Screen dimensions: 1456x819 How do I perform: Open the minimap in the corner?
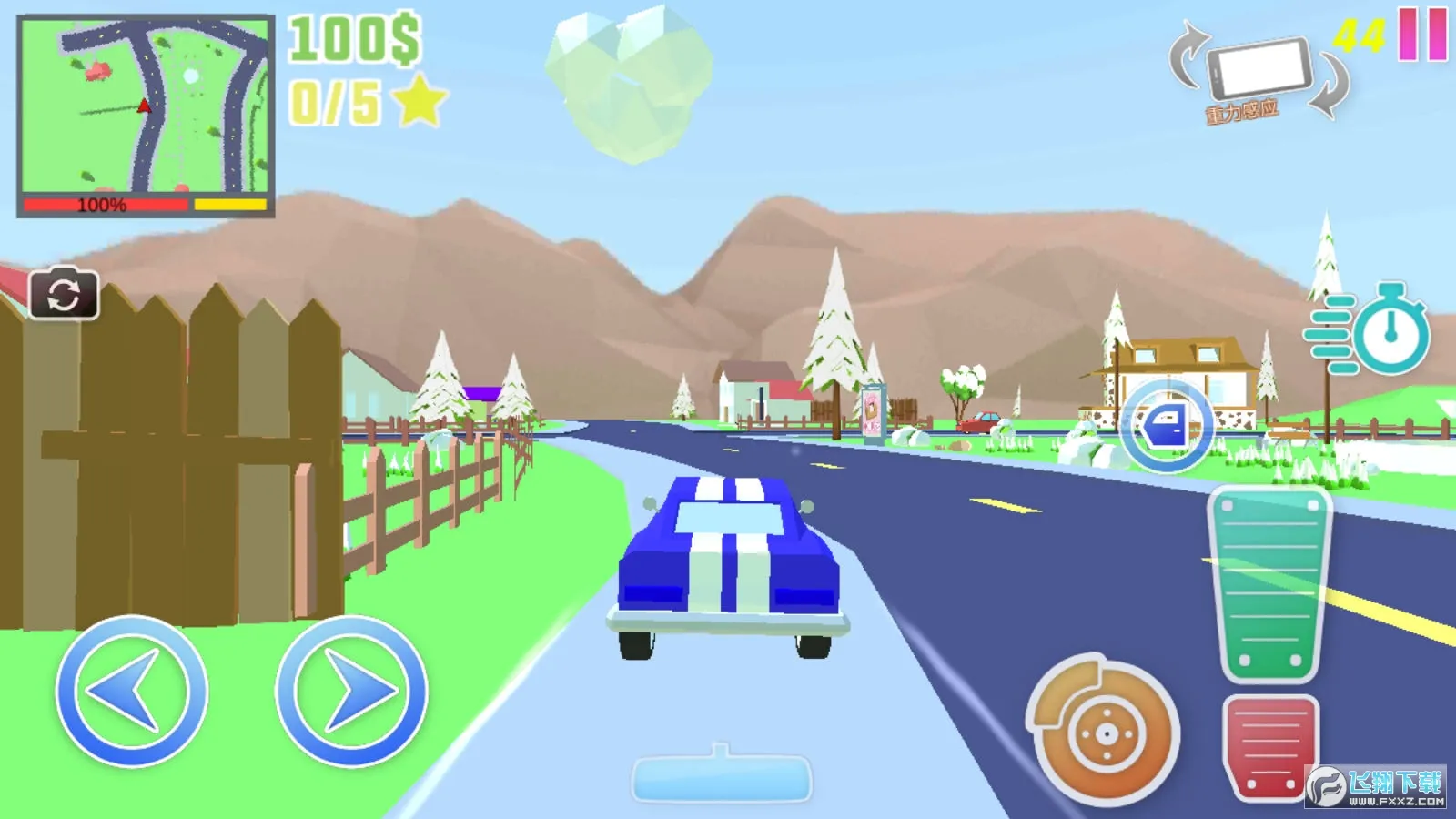click(146, 105)
